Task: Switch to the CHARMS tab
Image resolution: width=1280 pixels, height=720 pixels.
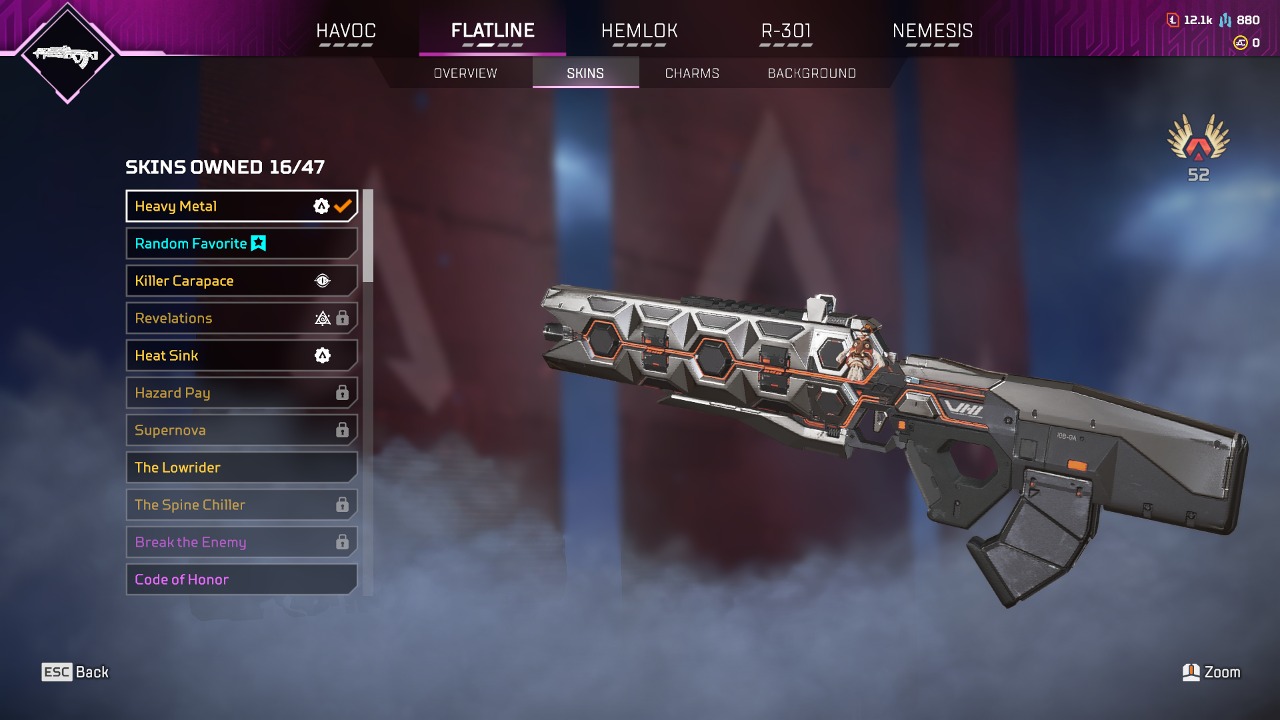Action: coord(691,72)
